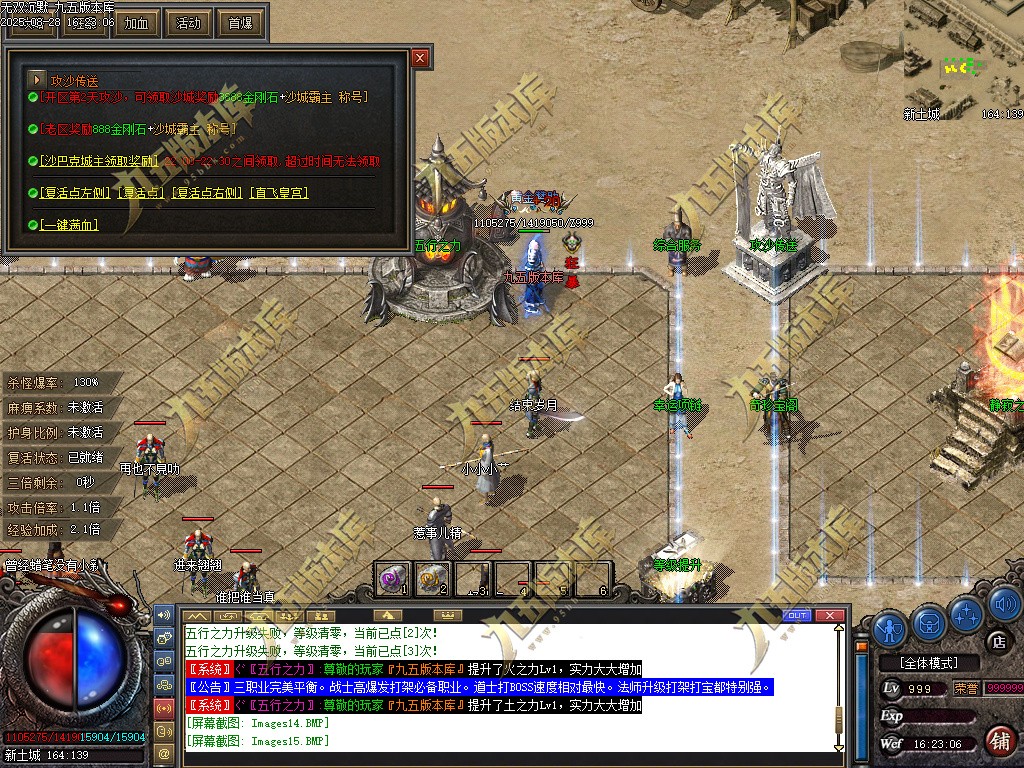
Task: Activate the 一键满血 full-heal link
Action: click(x=69, y=225)
